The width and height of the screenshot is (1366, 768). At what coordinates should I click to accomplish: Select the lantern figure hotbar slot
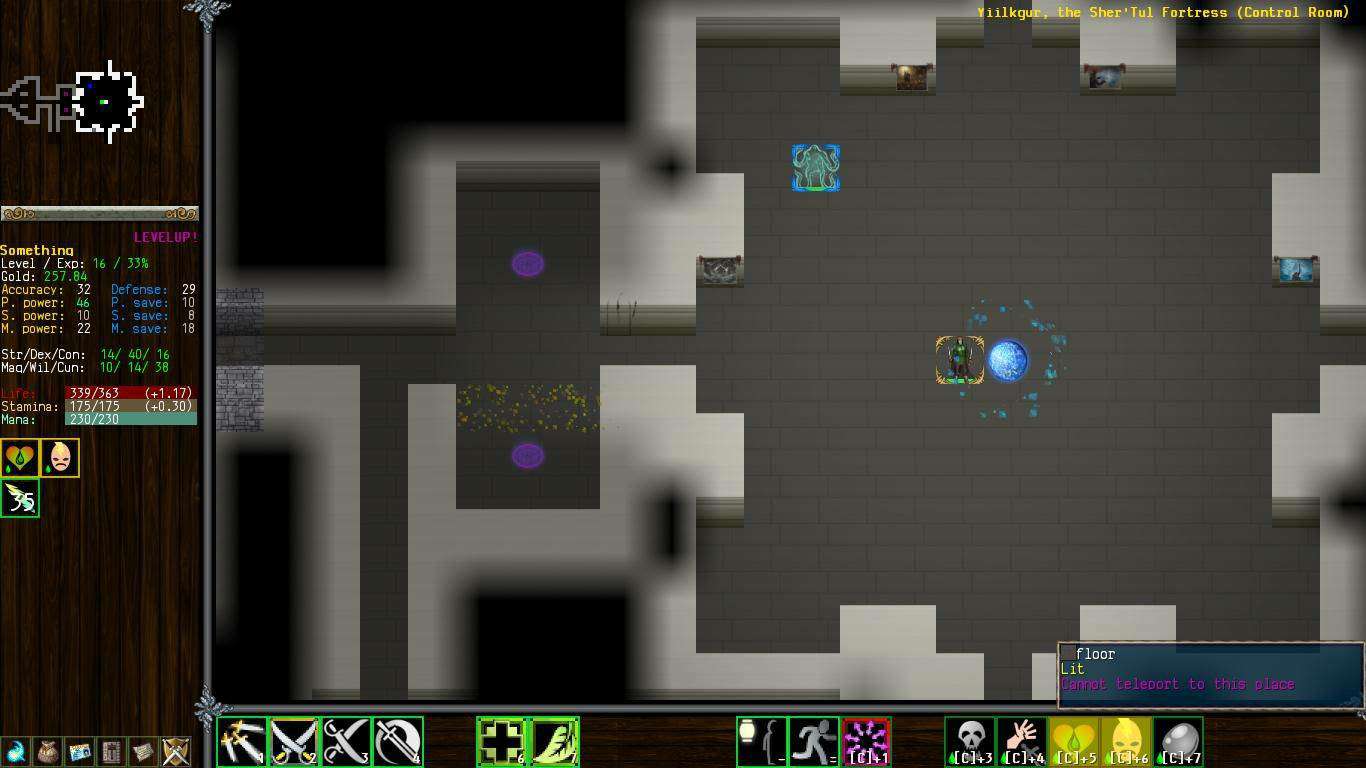762,742
